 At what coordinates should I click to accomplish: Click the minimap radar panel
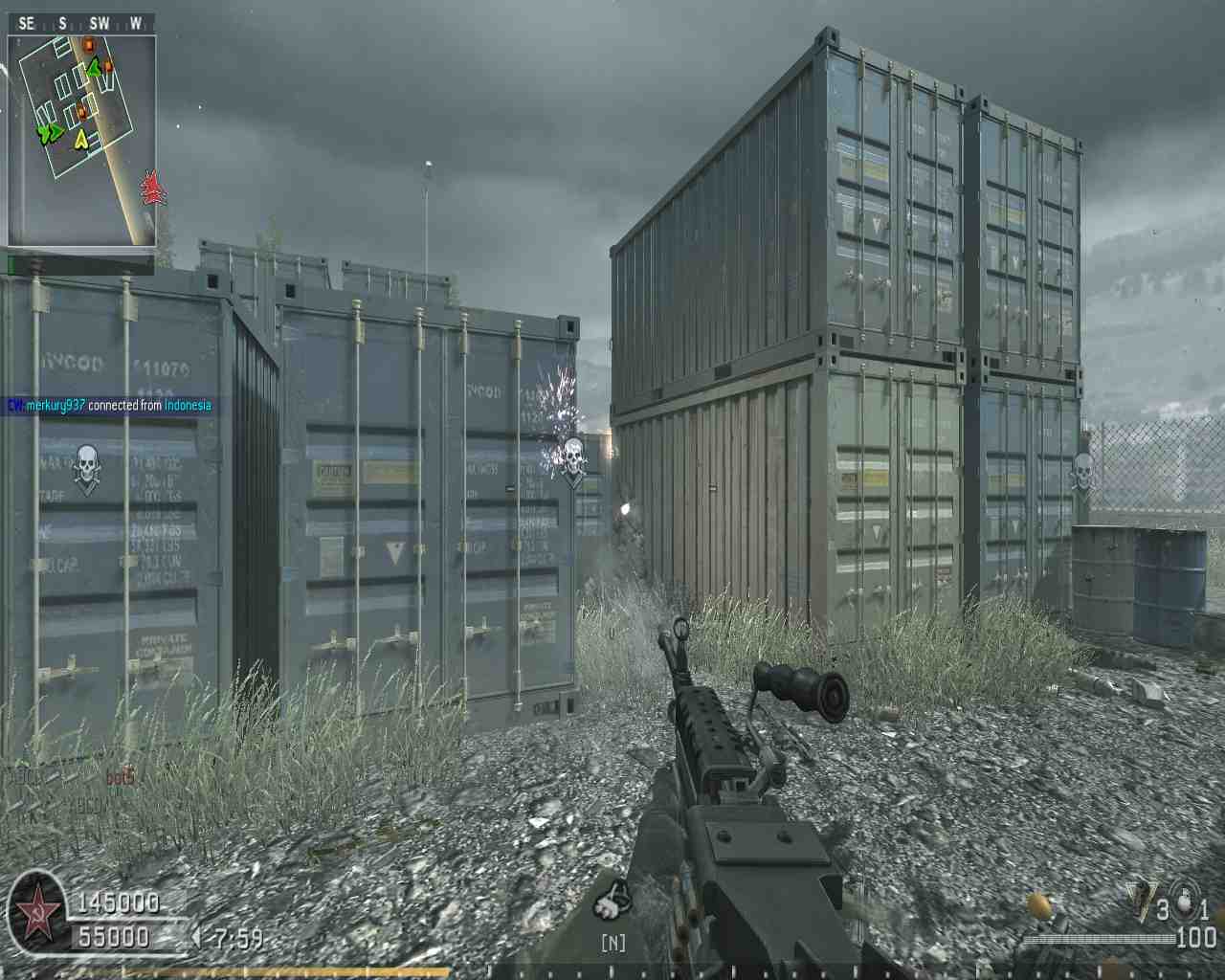pos(81,141)
